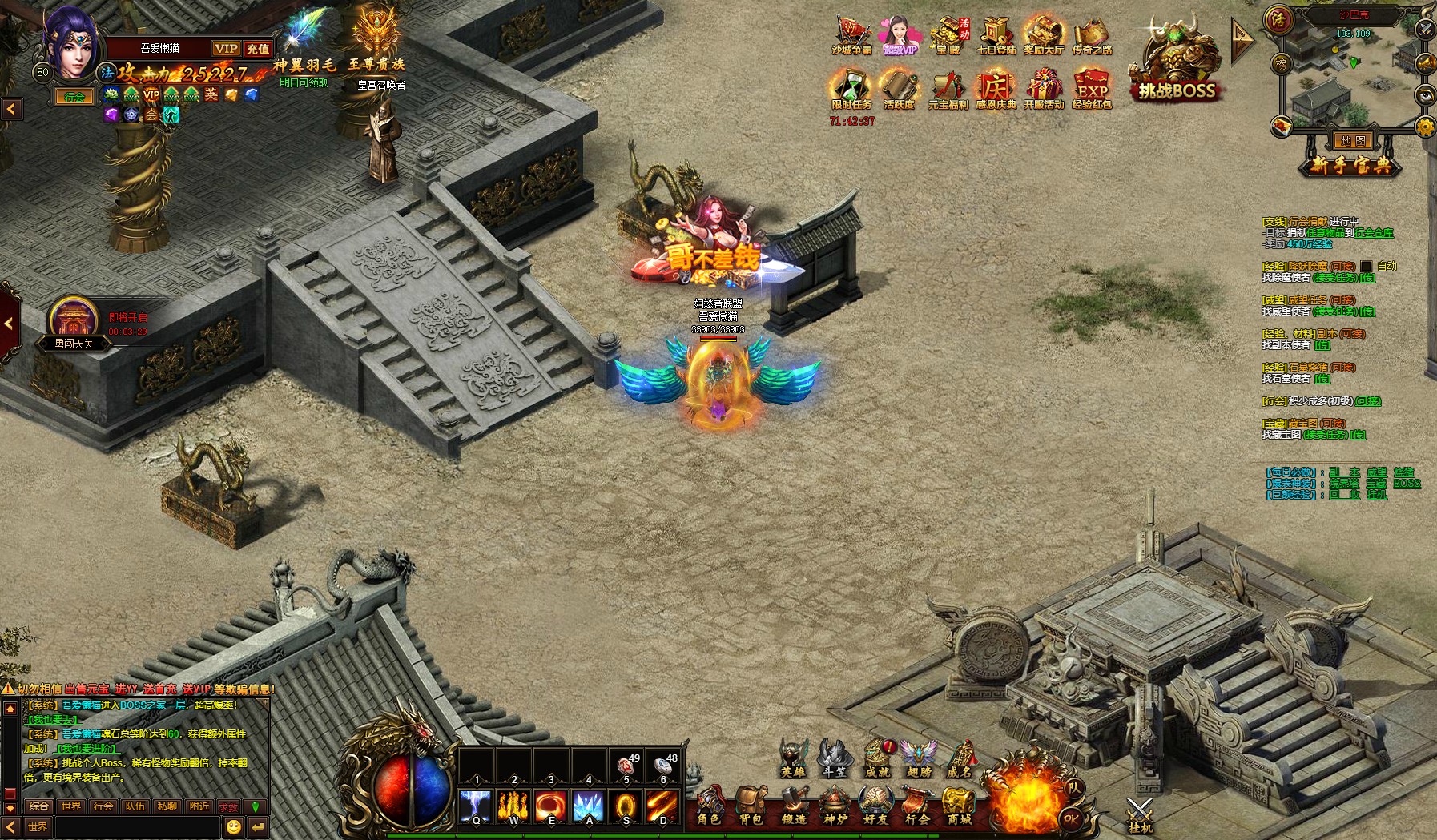Screen dimensions: 1437x840
Task: Open the smiley emoji picker in chat
Action: [x=234, y=826]
